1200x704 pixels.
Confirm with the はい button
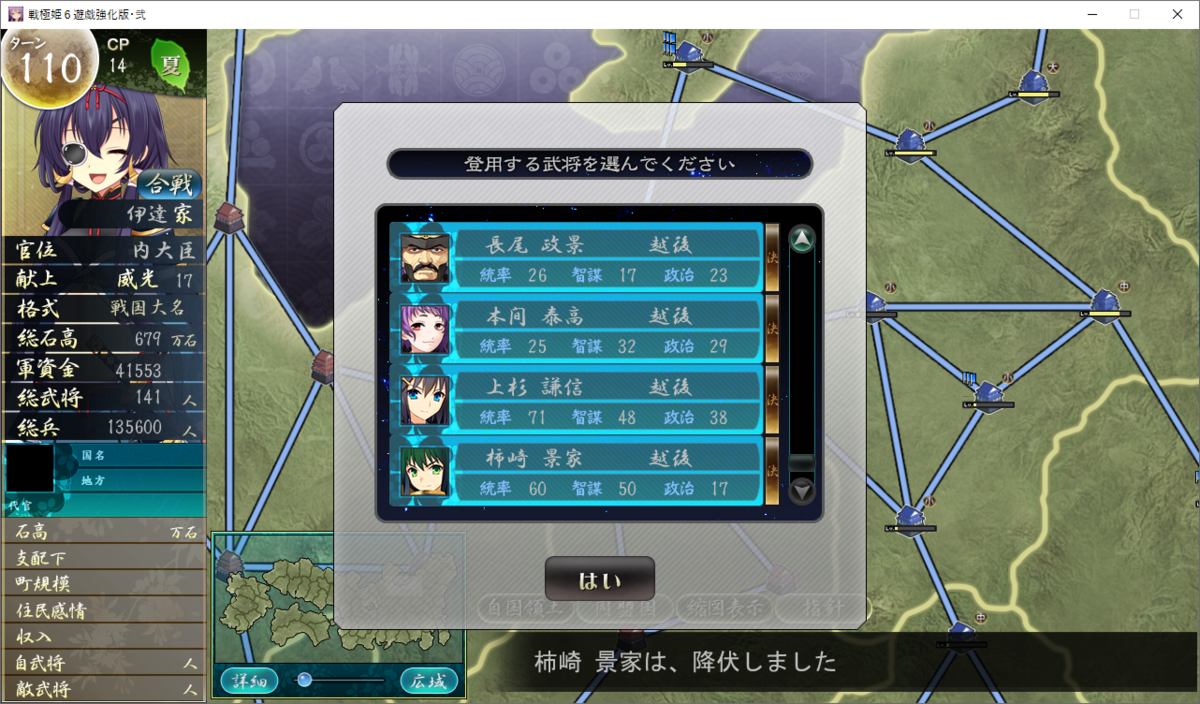click(599, 579)
